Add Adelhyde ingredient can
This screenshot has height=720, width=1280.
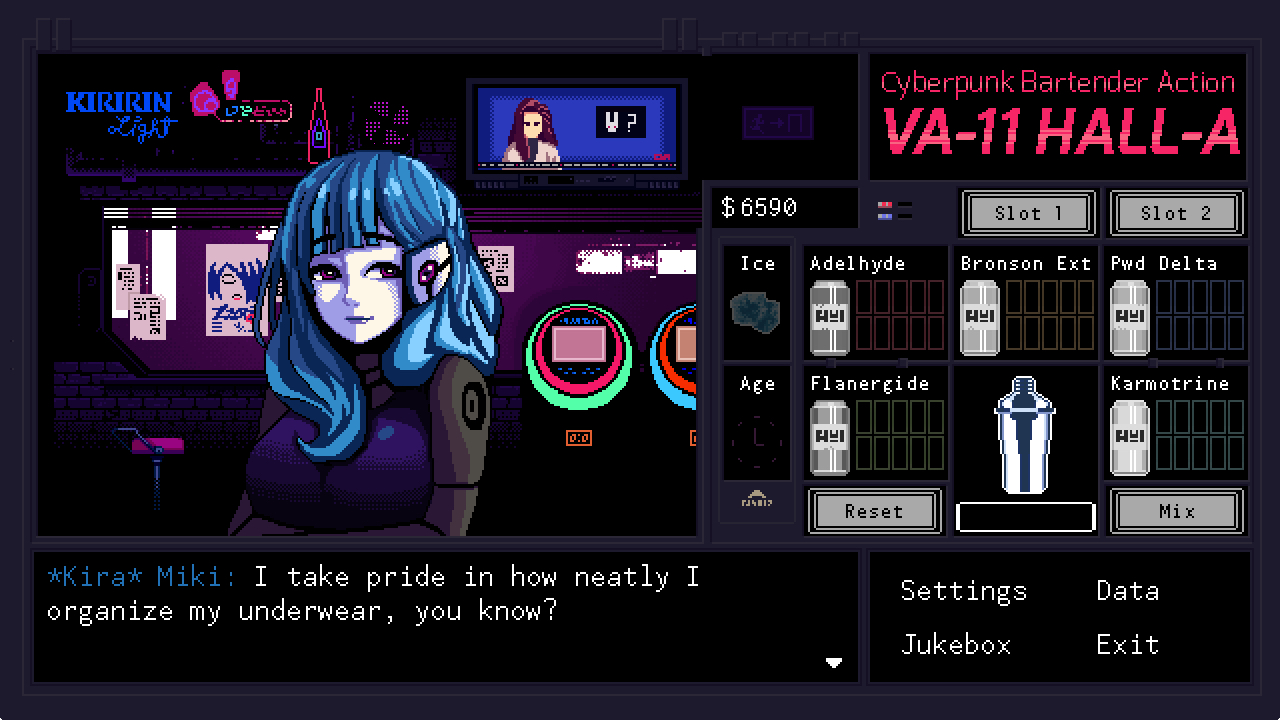tap(829, 317)
